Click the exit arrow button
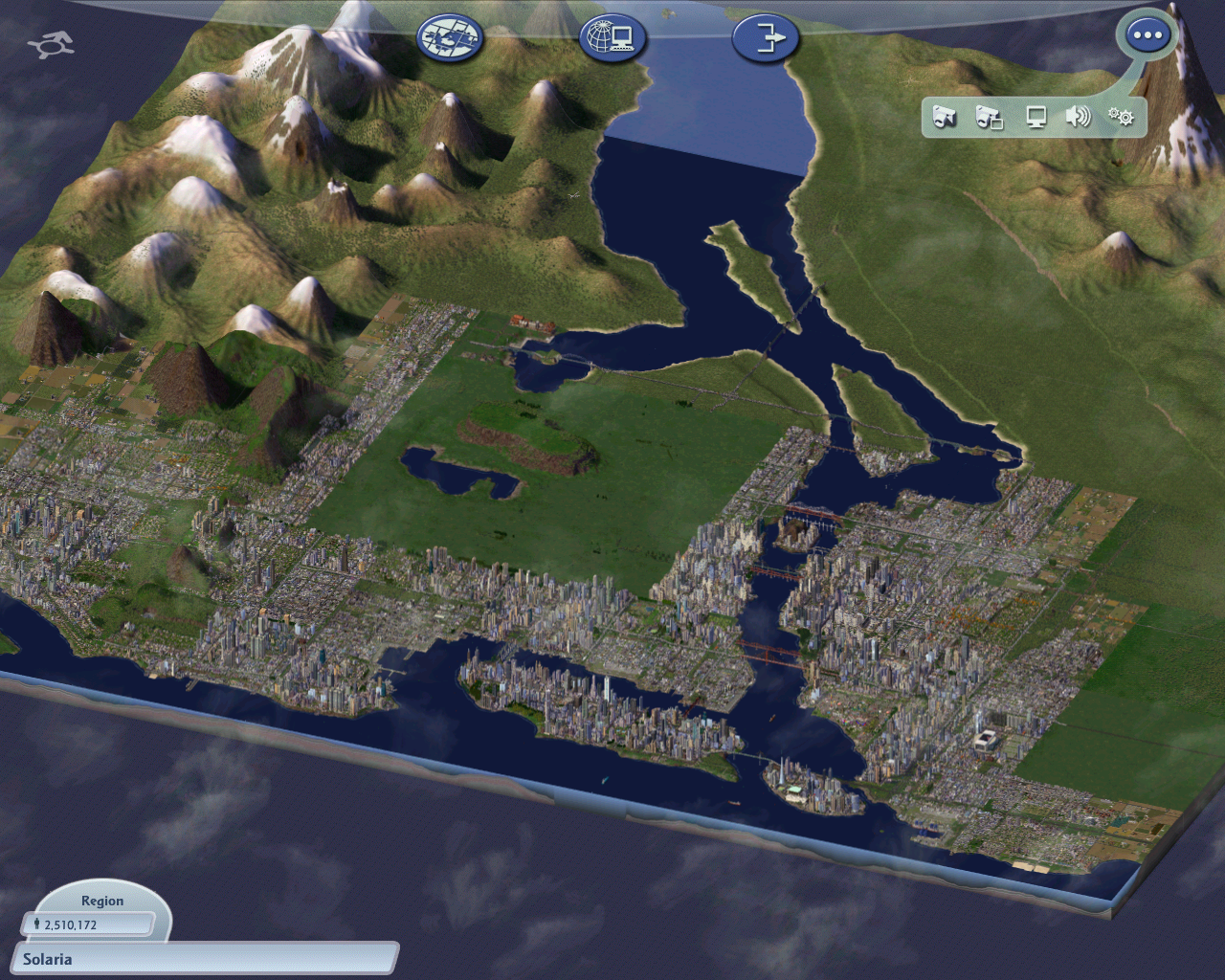The width and height of the screenshot is (1225, 980). point(765,39)
